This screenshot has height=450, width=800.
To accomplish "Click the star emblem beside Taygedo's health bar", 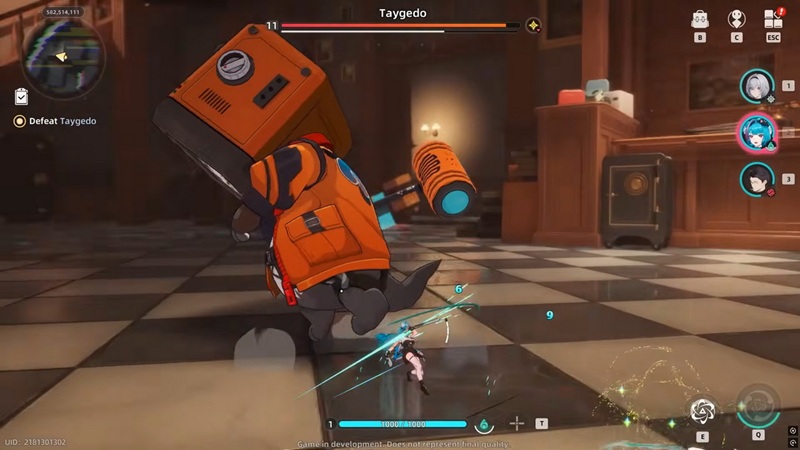I will (534, 26).
